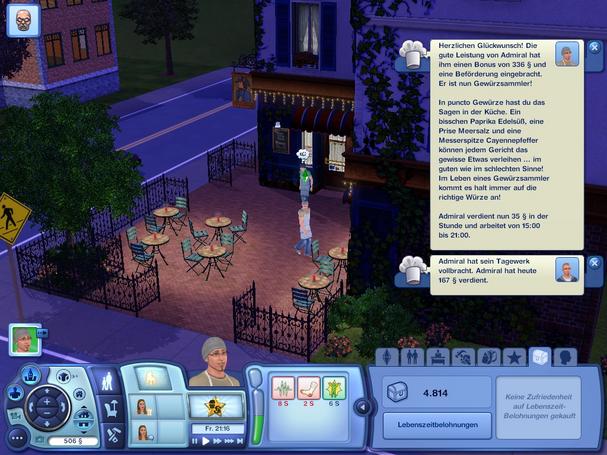Close the promotion notification
Viewport: 607px width, 455px height.
(x=593, y=47)
